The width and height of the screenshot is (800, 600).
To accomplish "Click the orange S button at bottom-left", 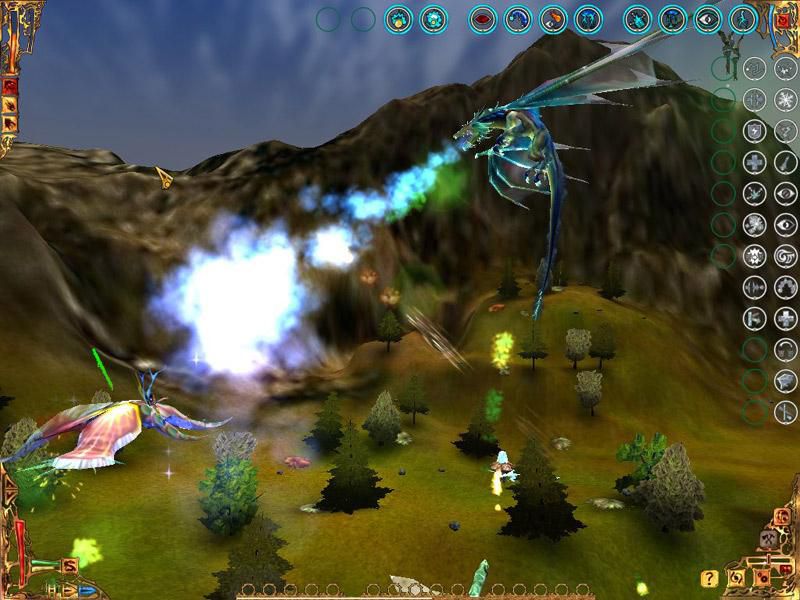I will coord(70,566).
